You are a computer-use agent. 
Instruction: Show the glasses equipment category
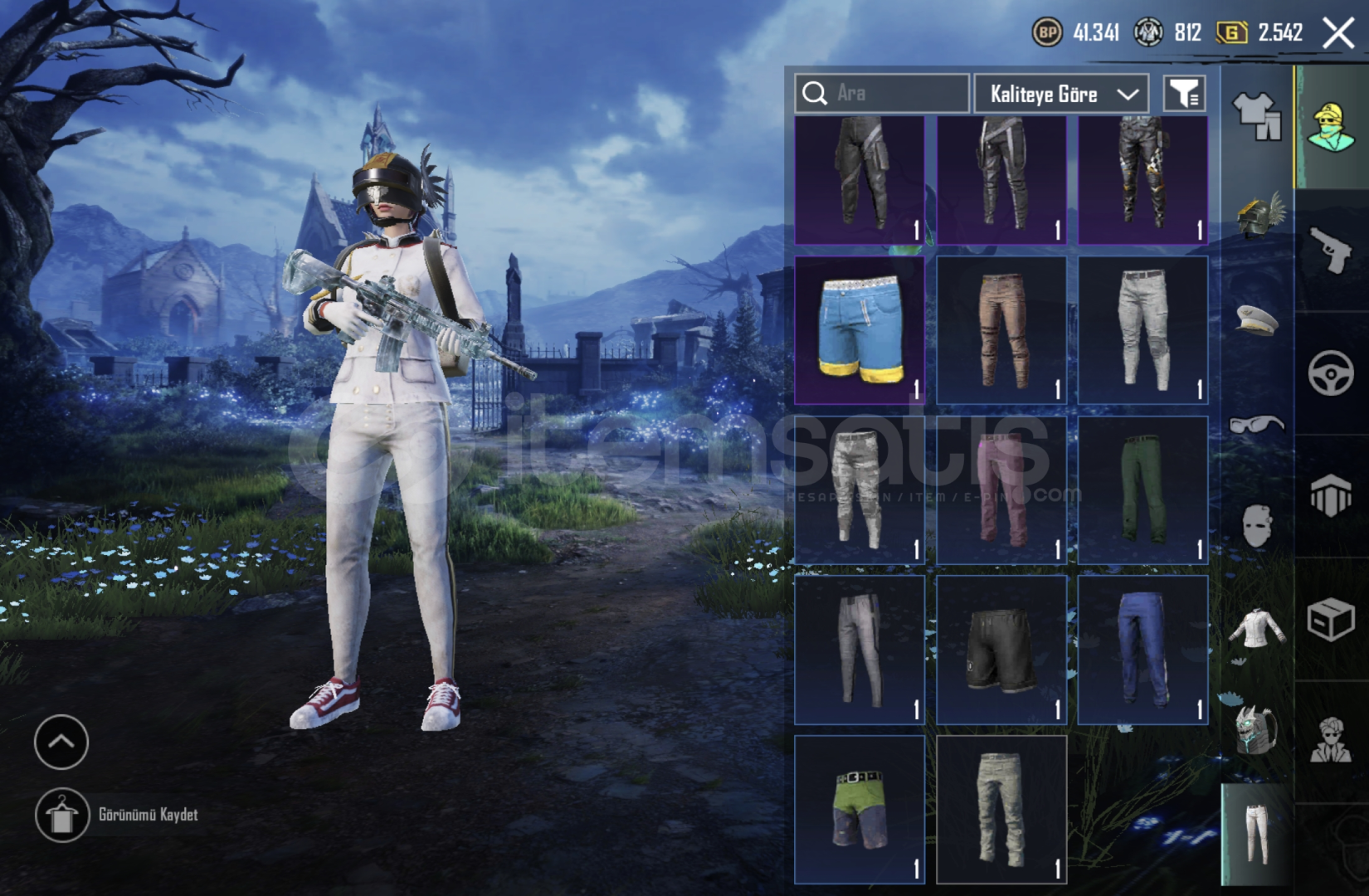point(1257,425)
